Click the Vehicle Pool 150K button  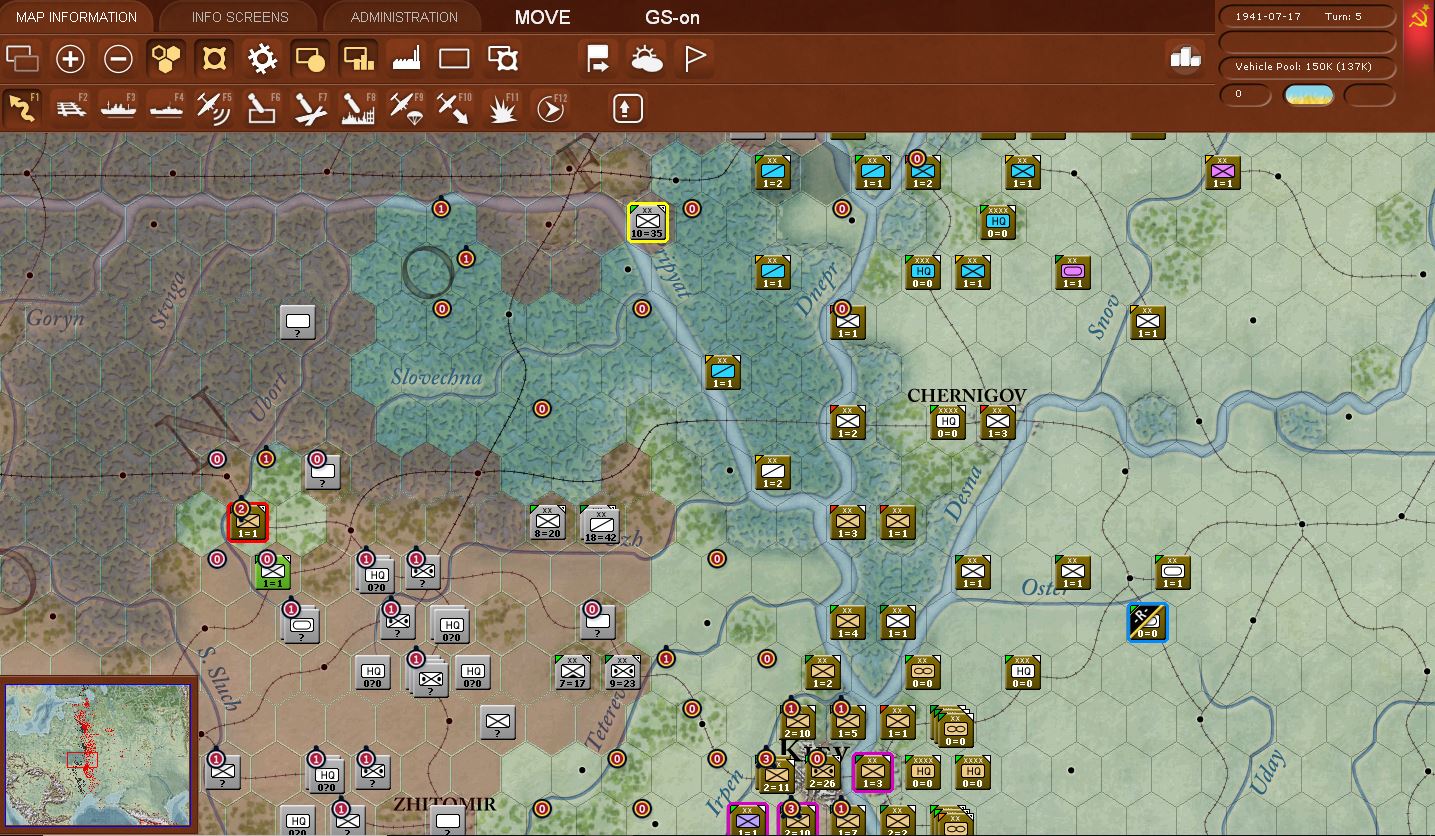point(1305,67)
